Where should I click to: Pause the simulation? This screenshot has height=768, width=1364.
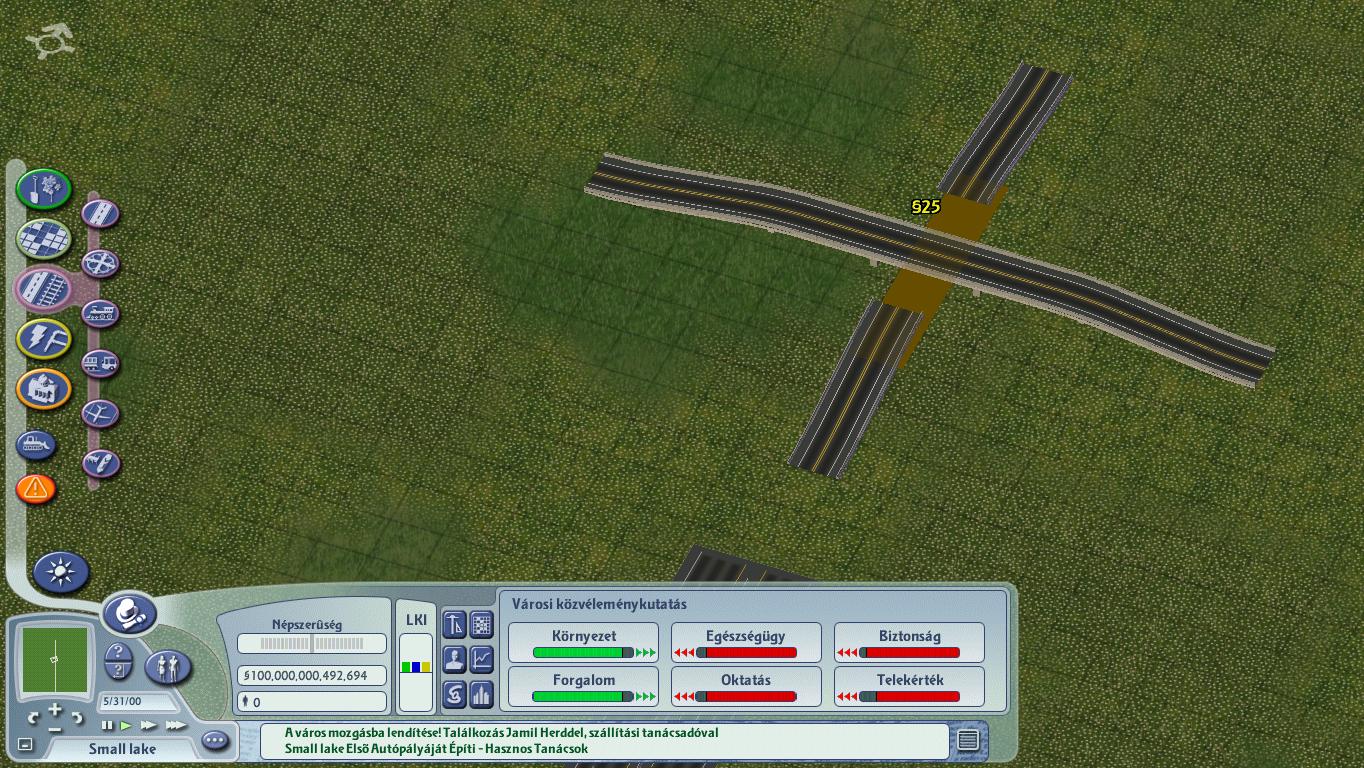[108, 725]
